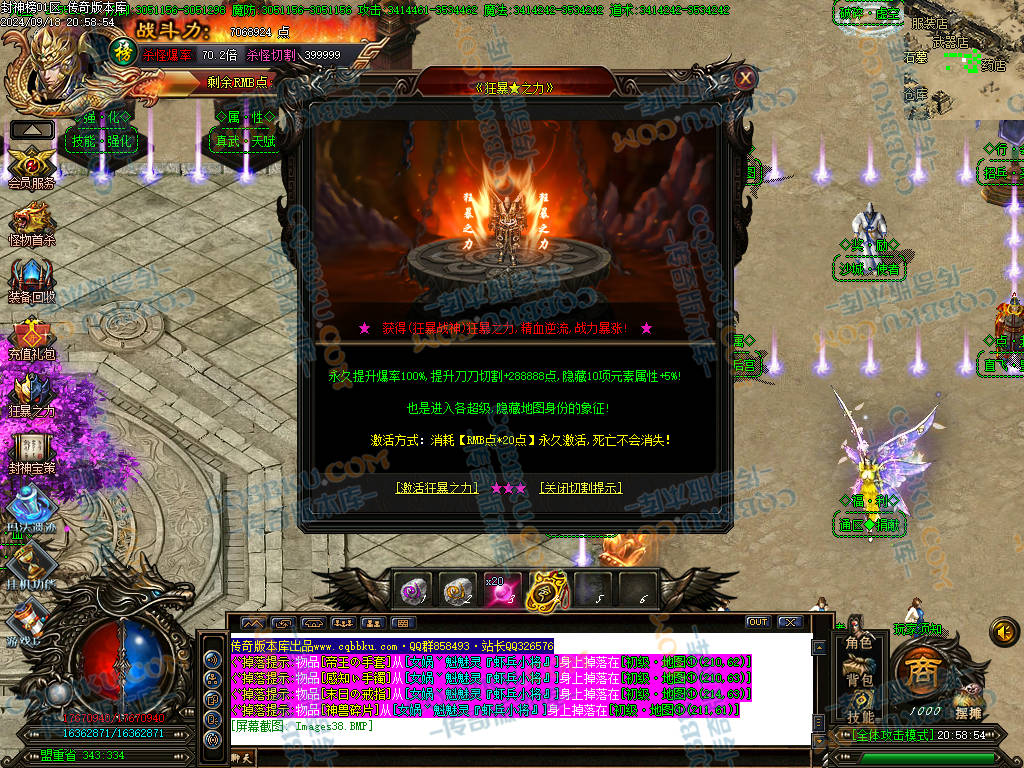The width and height of the screenshot is (1024, 768).
Task: Open the 角色 character panel
Action: (x=859, y=643)
